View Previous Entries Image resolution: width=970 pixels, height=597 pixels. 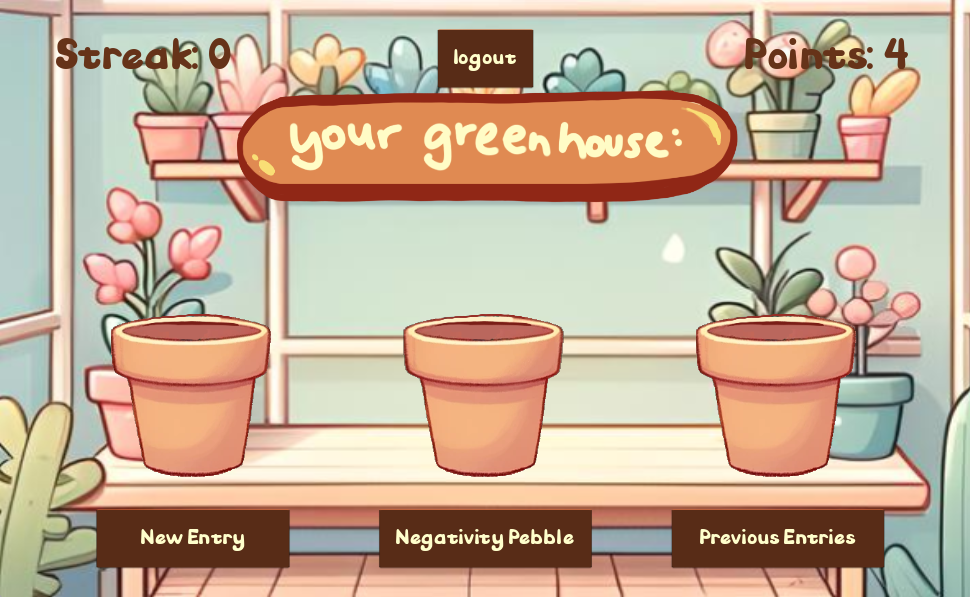[777, 538]
